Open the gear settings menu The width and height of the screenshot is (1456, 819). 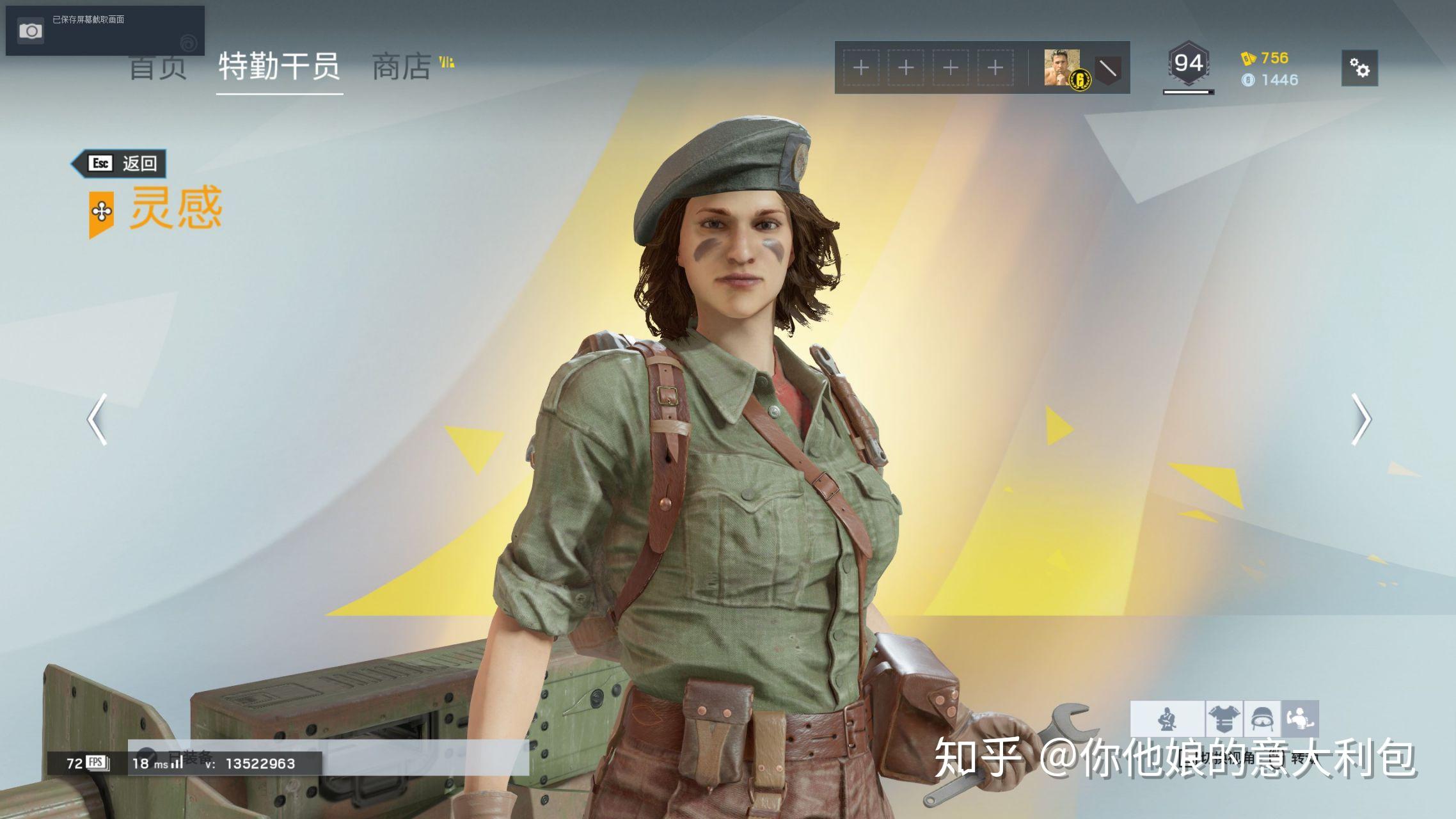(x=1359, y=68)
